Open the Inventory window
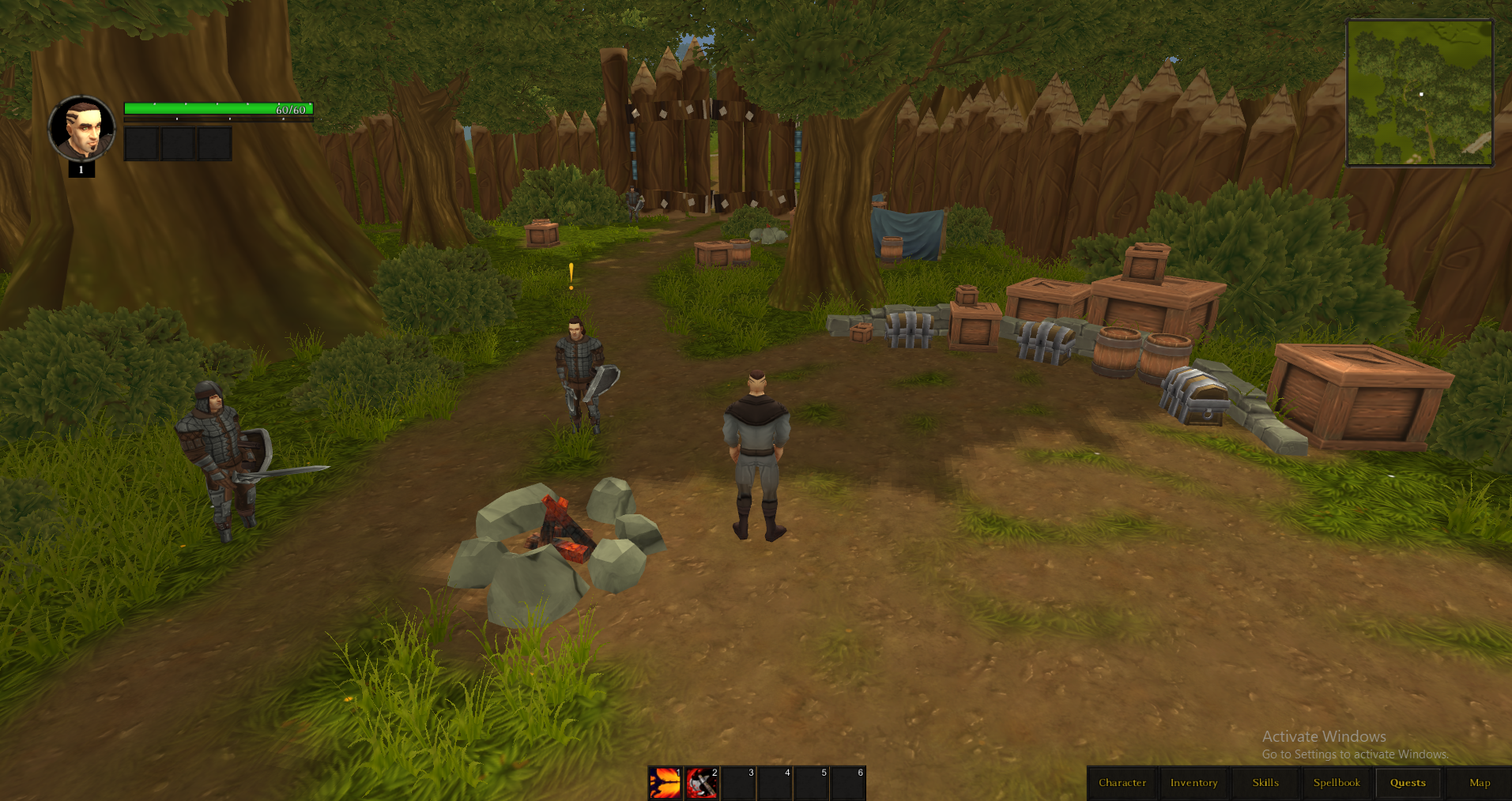The width and height of the screenshot is (1512, 801). [x=1193, y=783]
